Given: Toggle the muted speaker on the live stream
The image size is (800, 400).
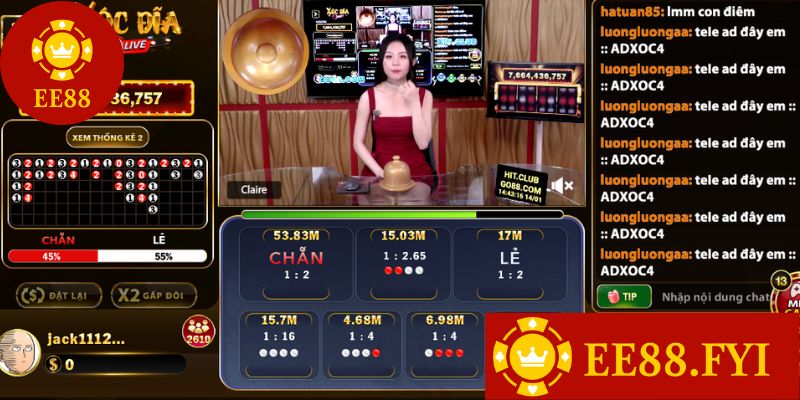Looking at the screenshot, I should coord(561,185).
